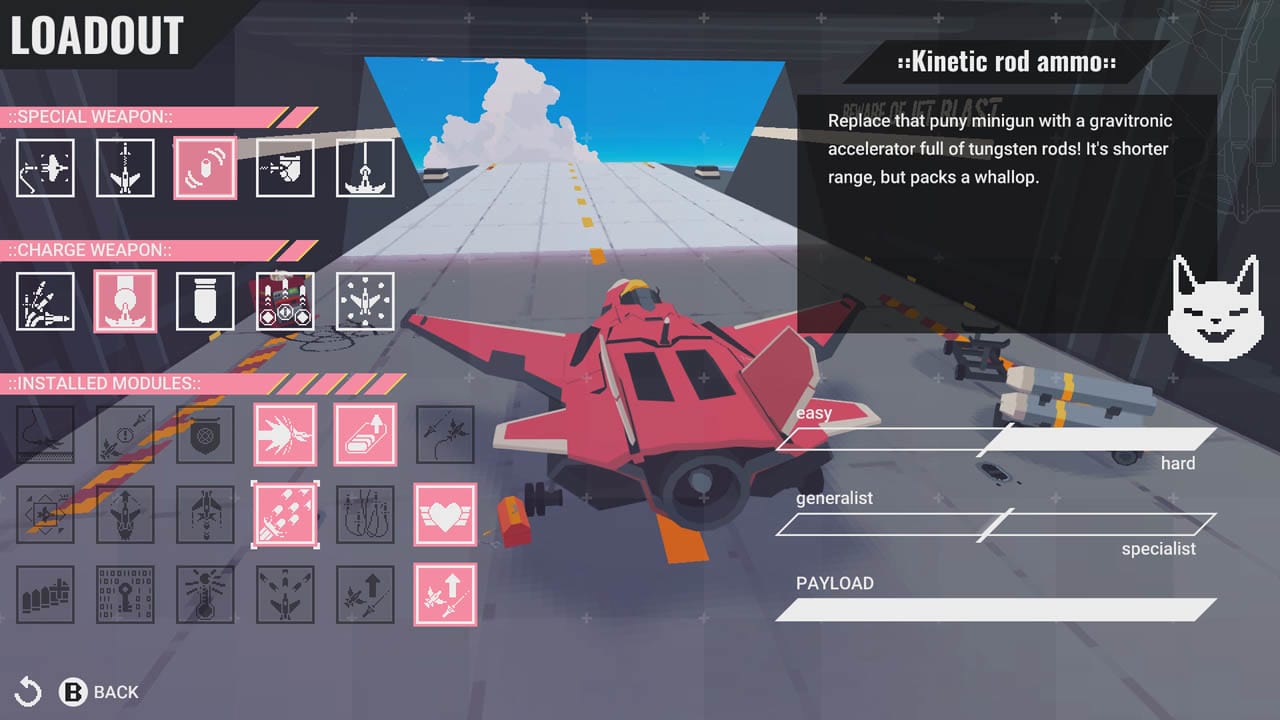The width and height of the screenshot is (1280, 720).
Task: Select the anchor beam special weapon
Action: click(365, 167)
